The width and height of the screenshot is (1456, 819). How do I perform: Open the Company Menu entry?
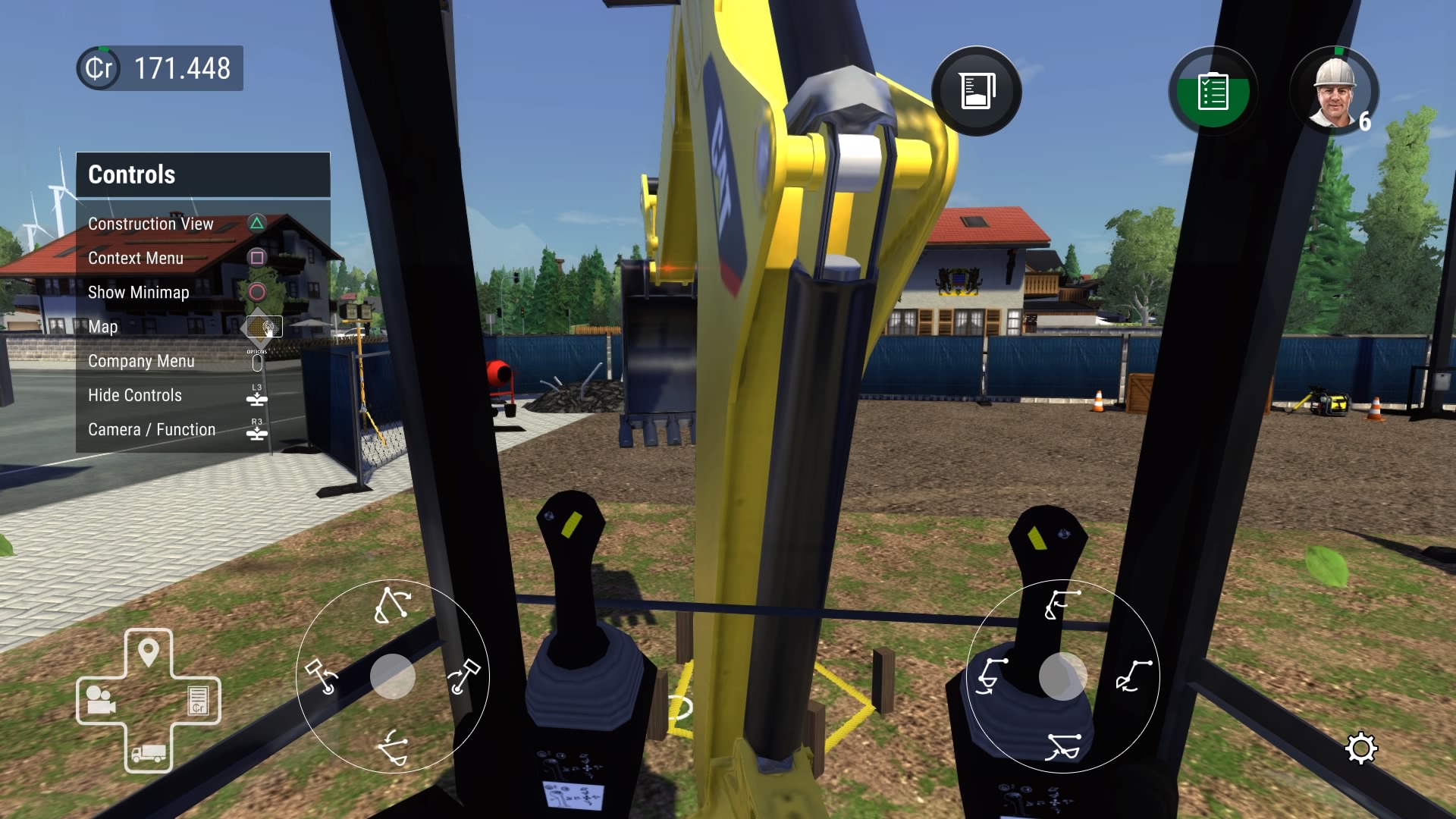click(142, 361)
